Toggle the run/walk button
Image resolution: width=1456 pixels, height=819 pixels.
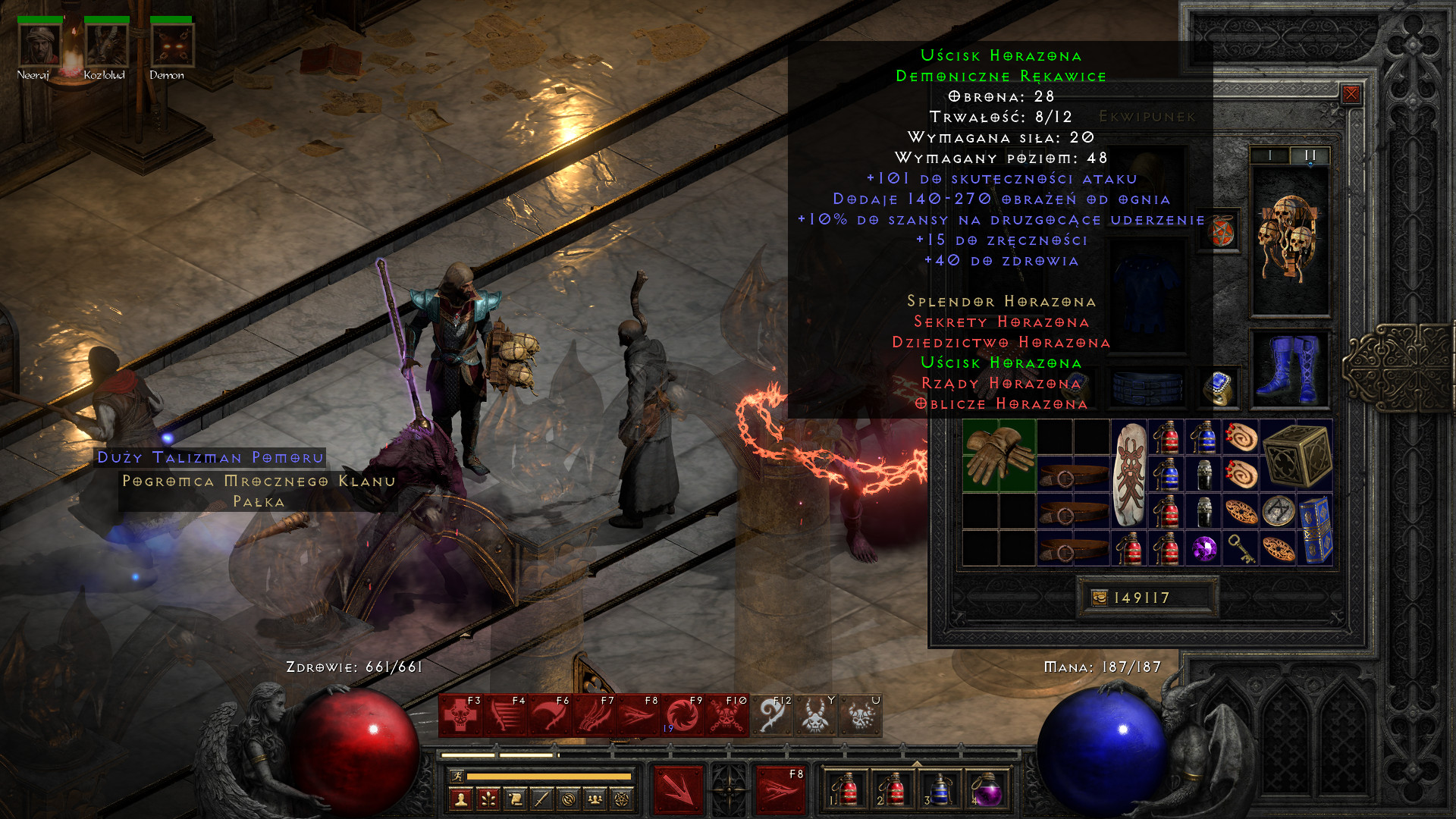[x=457, y=776]
